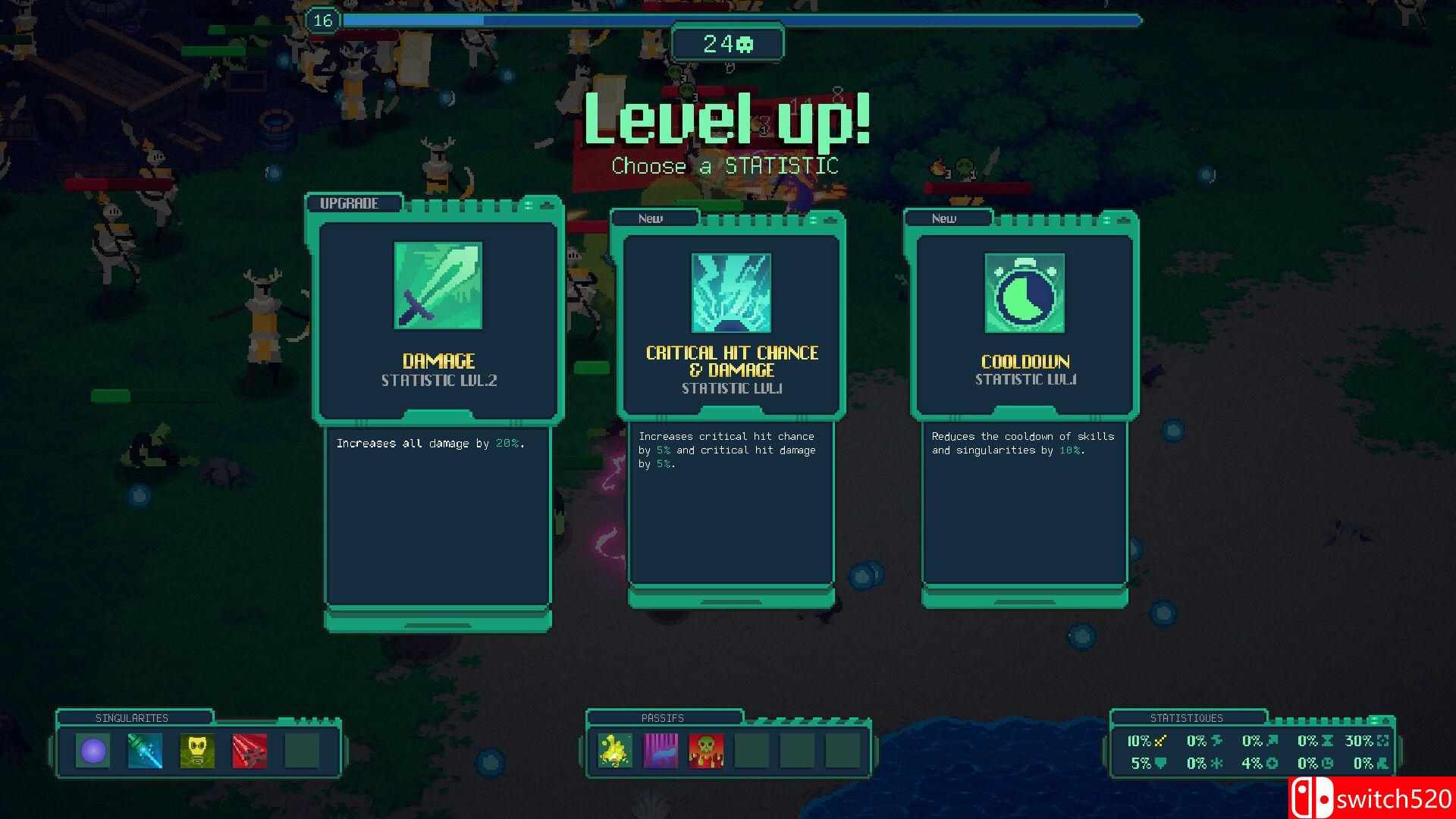Screen dimensions: 1456x819
Task: Open the Statistiques panel header
Action: click(x=1186, y=717)
